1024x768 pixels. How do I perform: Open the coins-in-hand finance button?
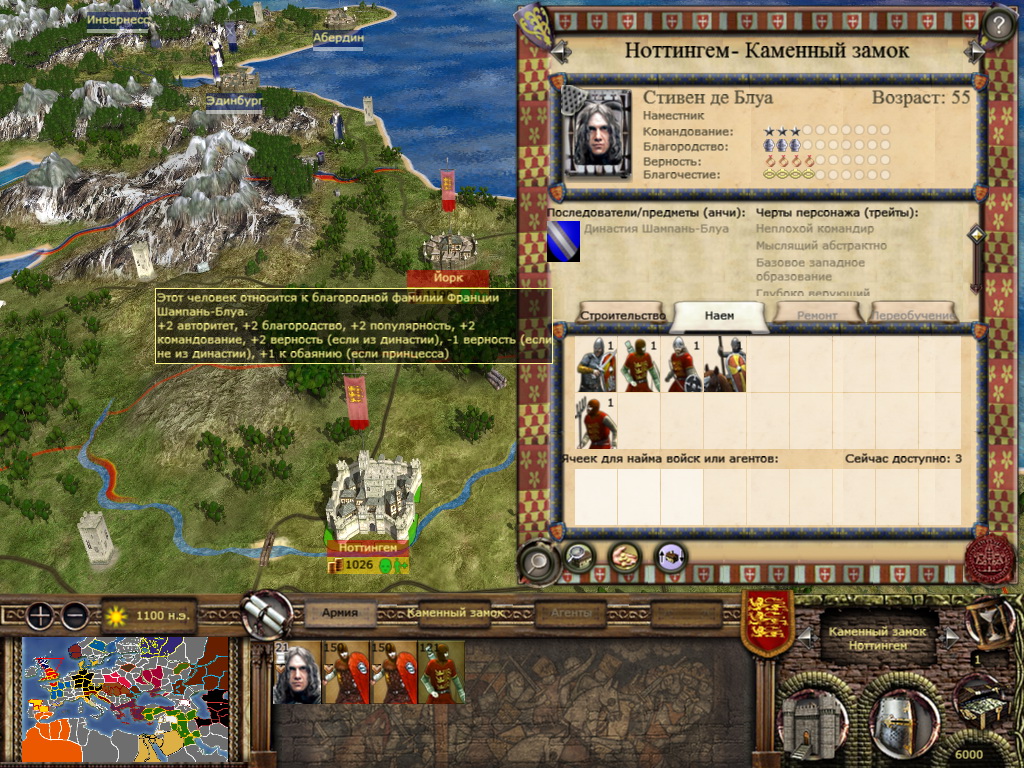point(625,556)
